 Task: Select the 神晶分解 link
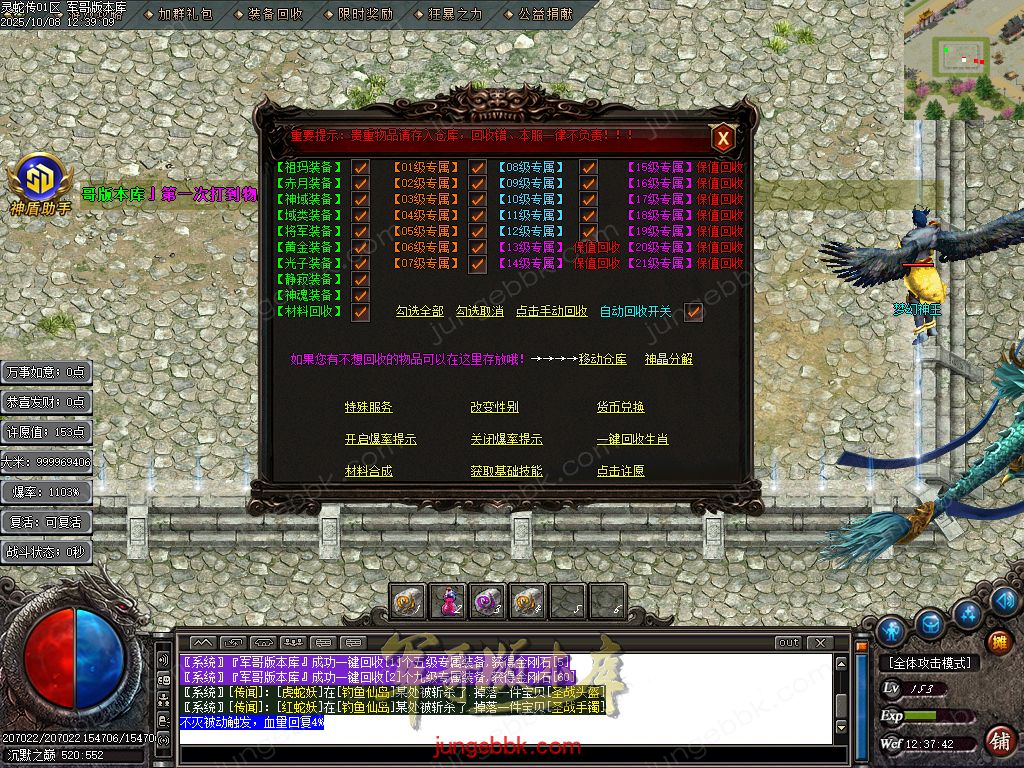(668, 359)
